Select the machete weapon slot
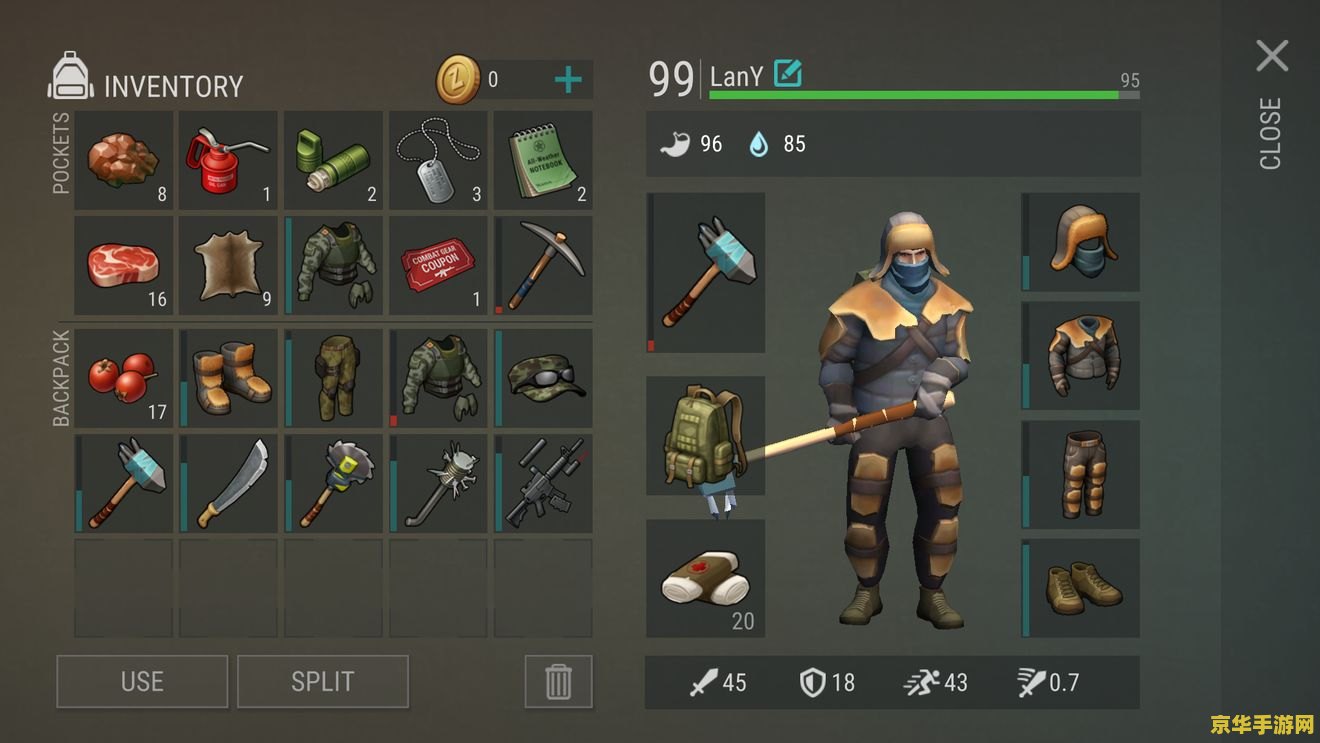Viewport: 1320px width, 743px height. pyautogui.click(x=228, y=483)
